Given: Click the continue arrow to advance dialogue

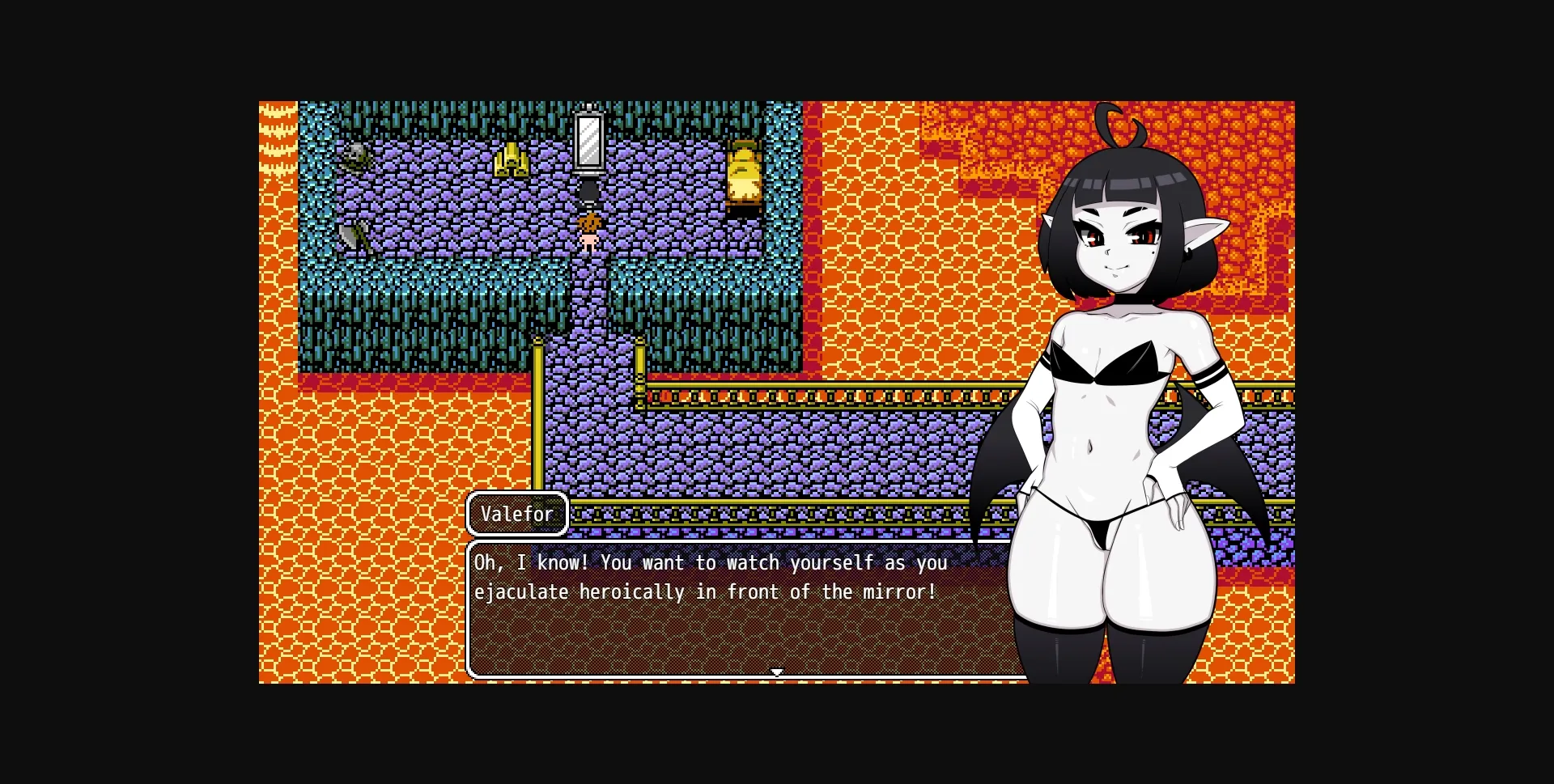Looking at the screenshot, I should click(x=776, y=671).
